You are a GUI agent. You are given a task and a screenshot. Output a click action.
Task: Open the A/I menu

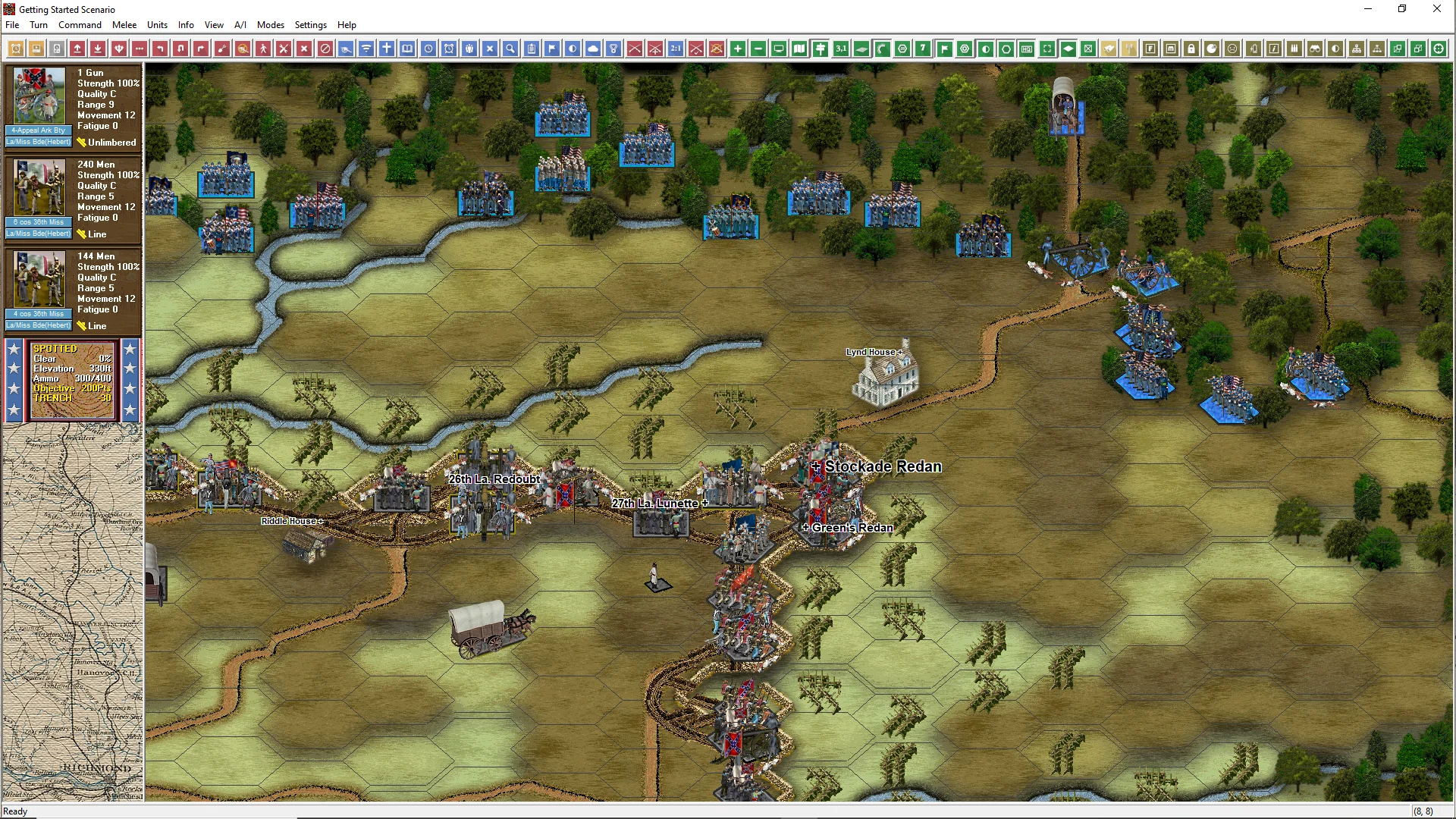tap(240, 25)
